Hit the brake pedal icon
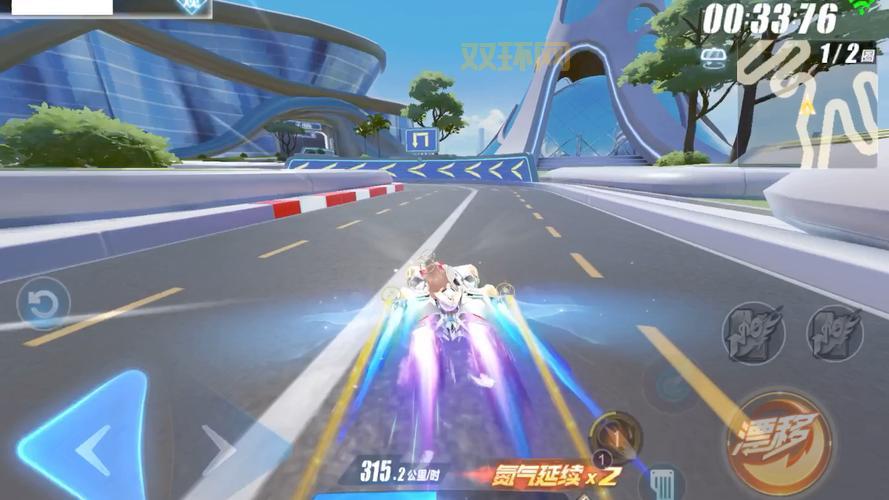Image resolution: width=889 pixels, height=500 pixels. [x=660, y=481]
